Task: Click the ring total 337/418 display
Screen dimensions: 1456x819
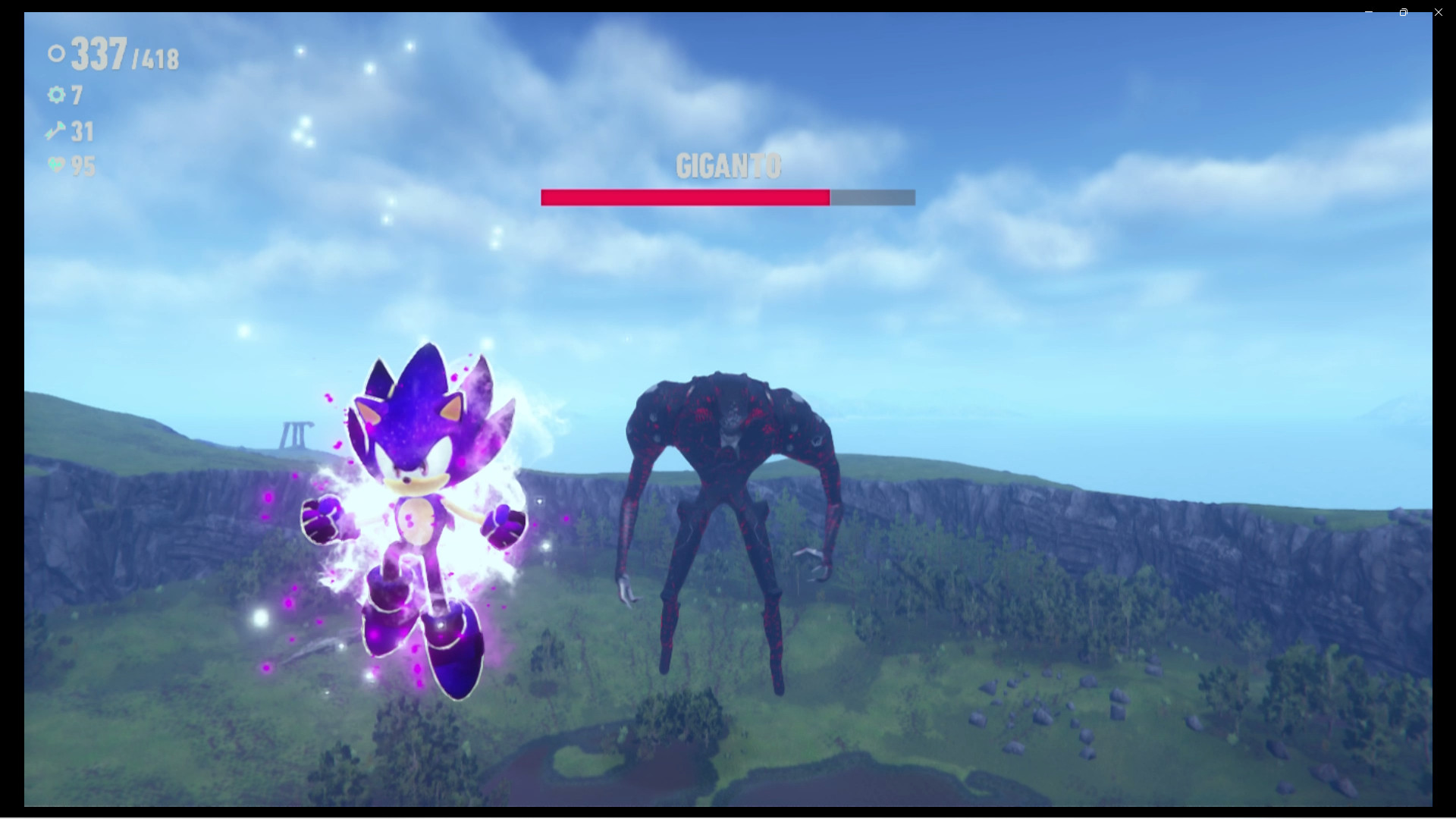Action: (121, 53)
